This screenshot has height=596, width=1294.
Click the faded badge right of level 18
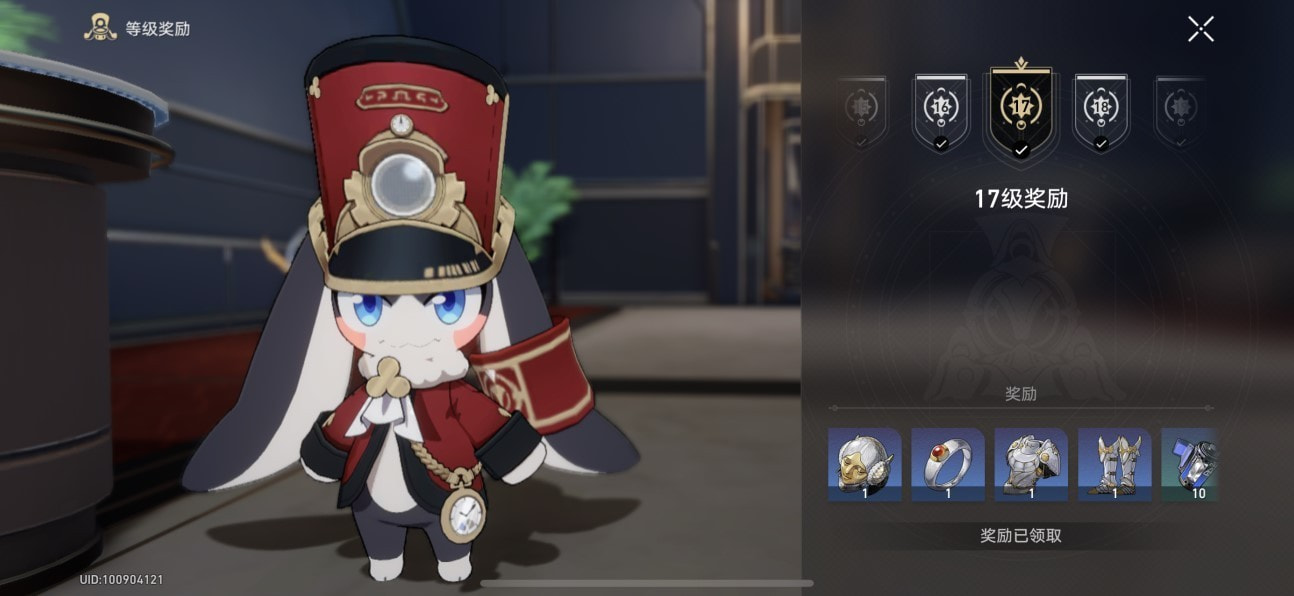pyautogui.click(x=1180, y=108)
